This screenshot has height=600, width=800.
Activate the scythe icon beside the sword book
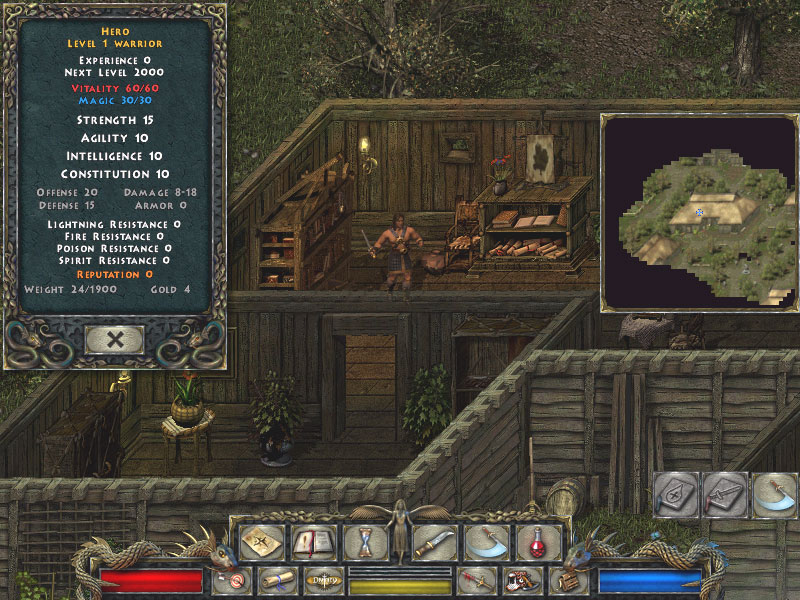(x=773, y=495)
